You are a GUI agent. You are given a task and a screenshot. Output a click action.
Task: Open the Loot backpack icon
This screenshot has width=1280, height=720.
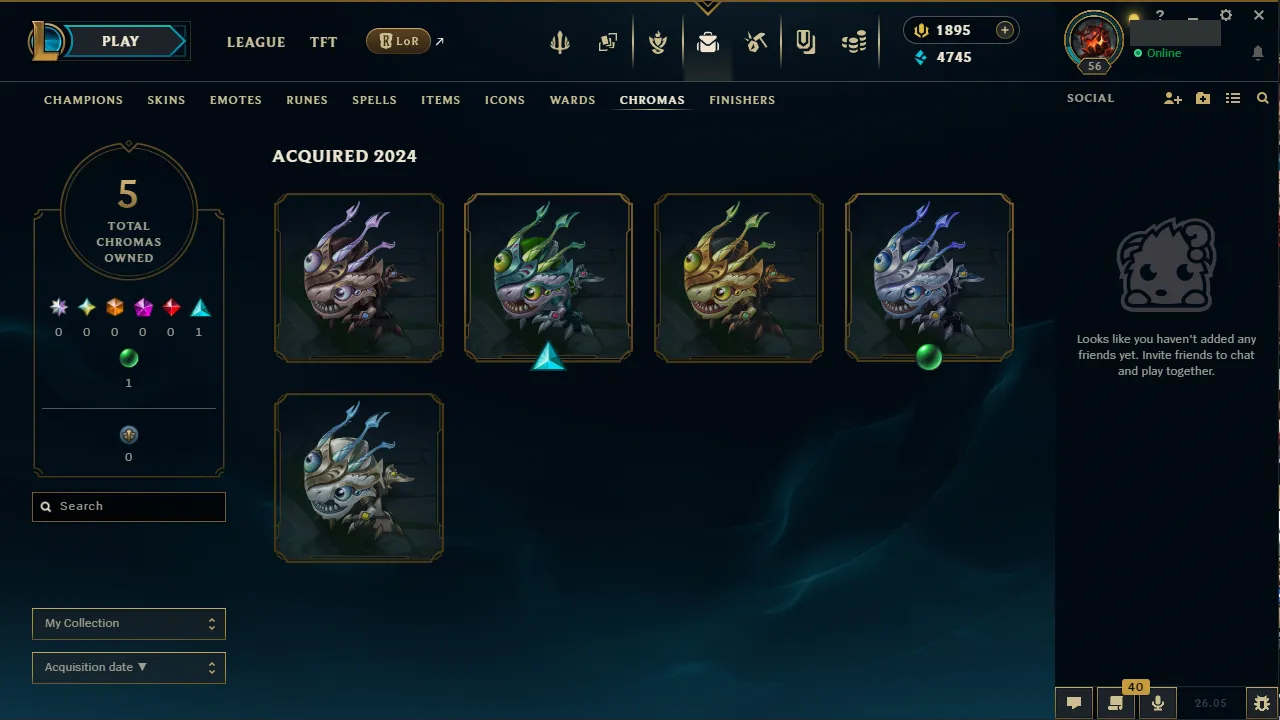708,41
